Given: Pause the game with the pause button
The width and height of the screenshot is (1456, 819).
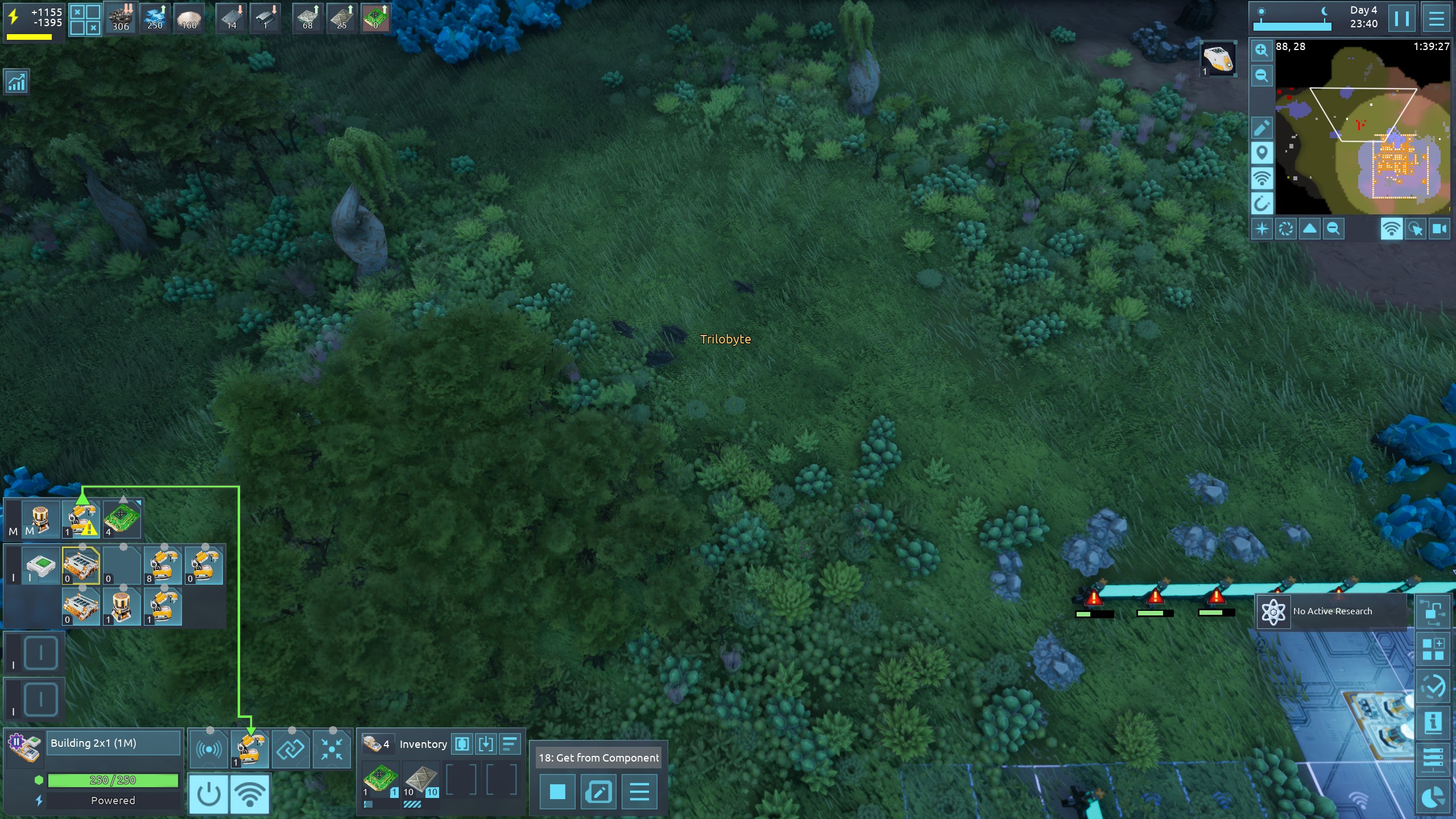Looking at the screenshot, I should (1402, 19).
